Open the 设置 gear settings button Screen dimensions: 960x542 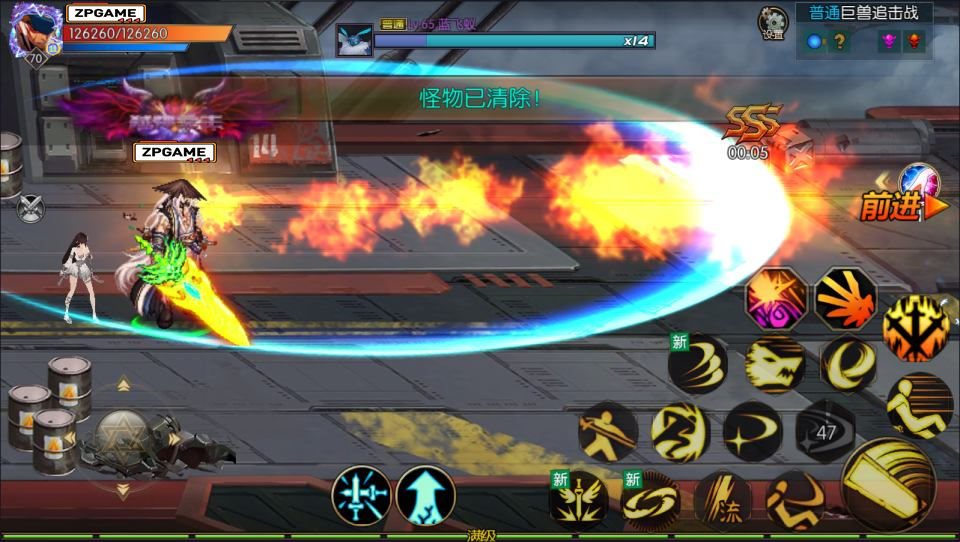click(772, 22)
